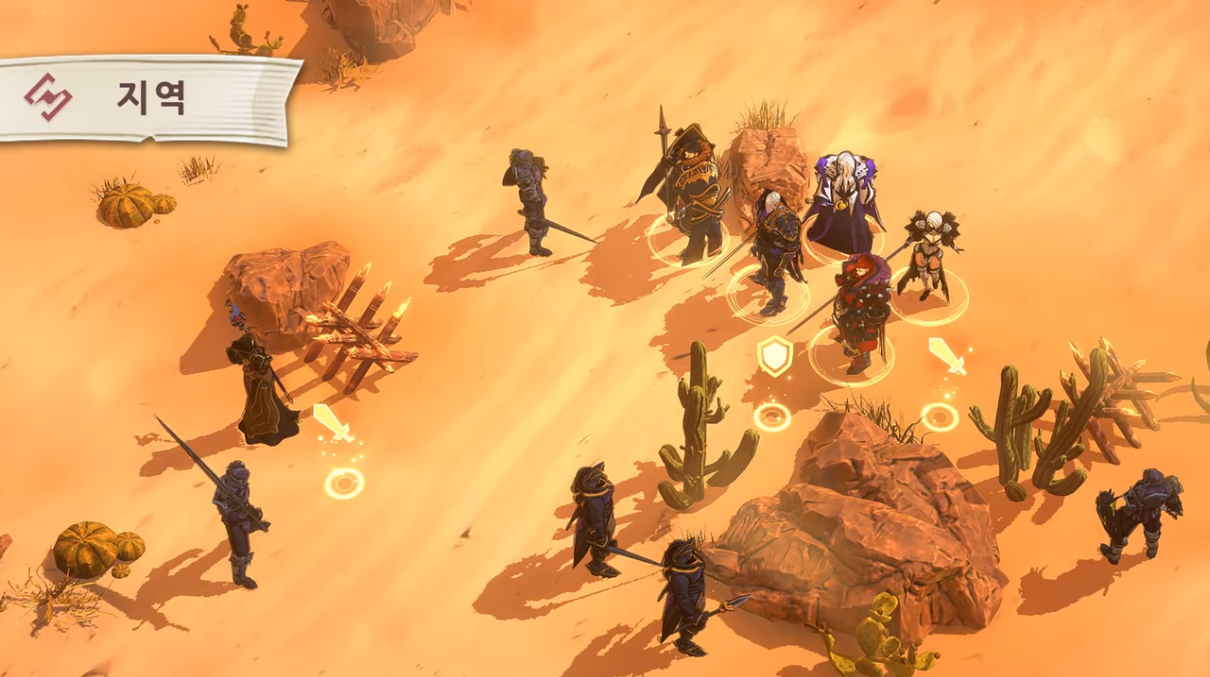Select the floating shield defense marker

click(x=774, y=356)
